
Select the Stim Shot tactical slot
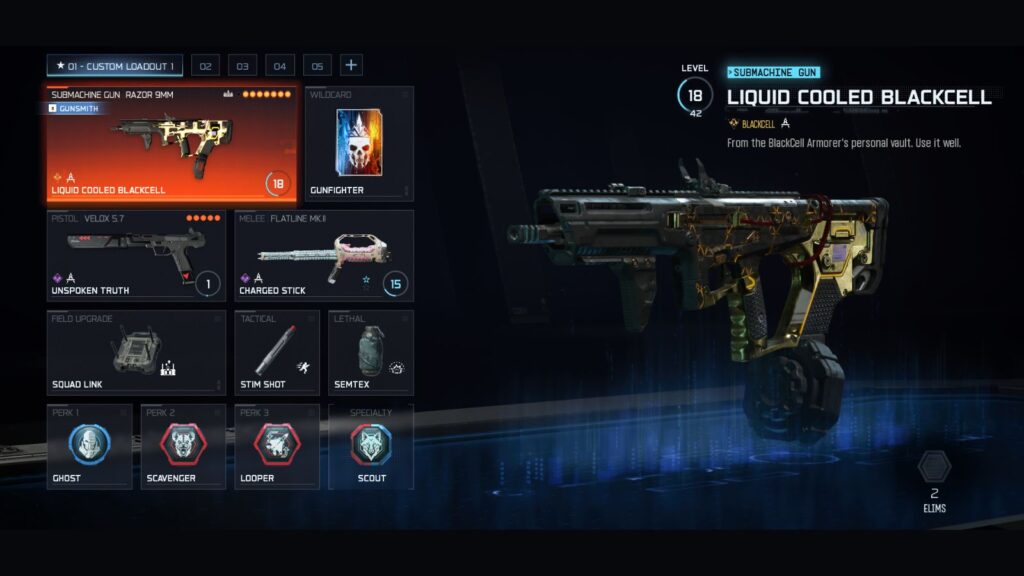coord(277,353)
